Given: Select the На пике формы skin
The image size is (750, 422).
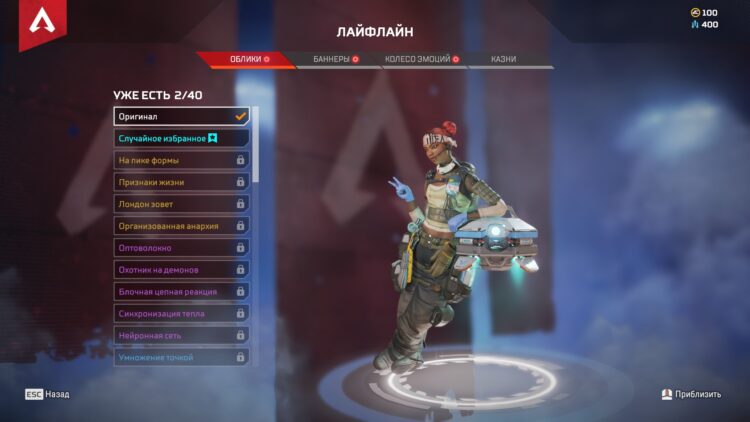Looking at the screenshot, I should tap(181, 160).
